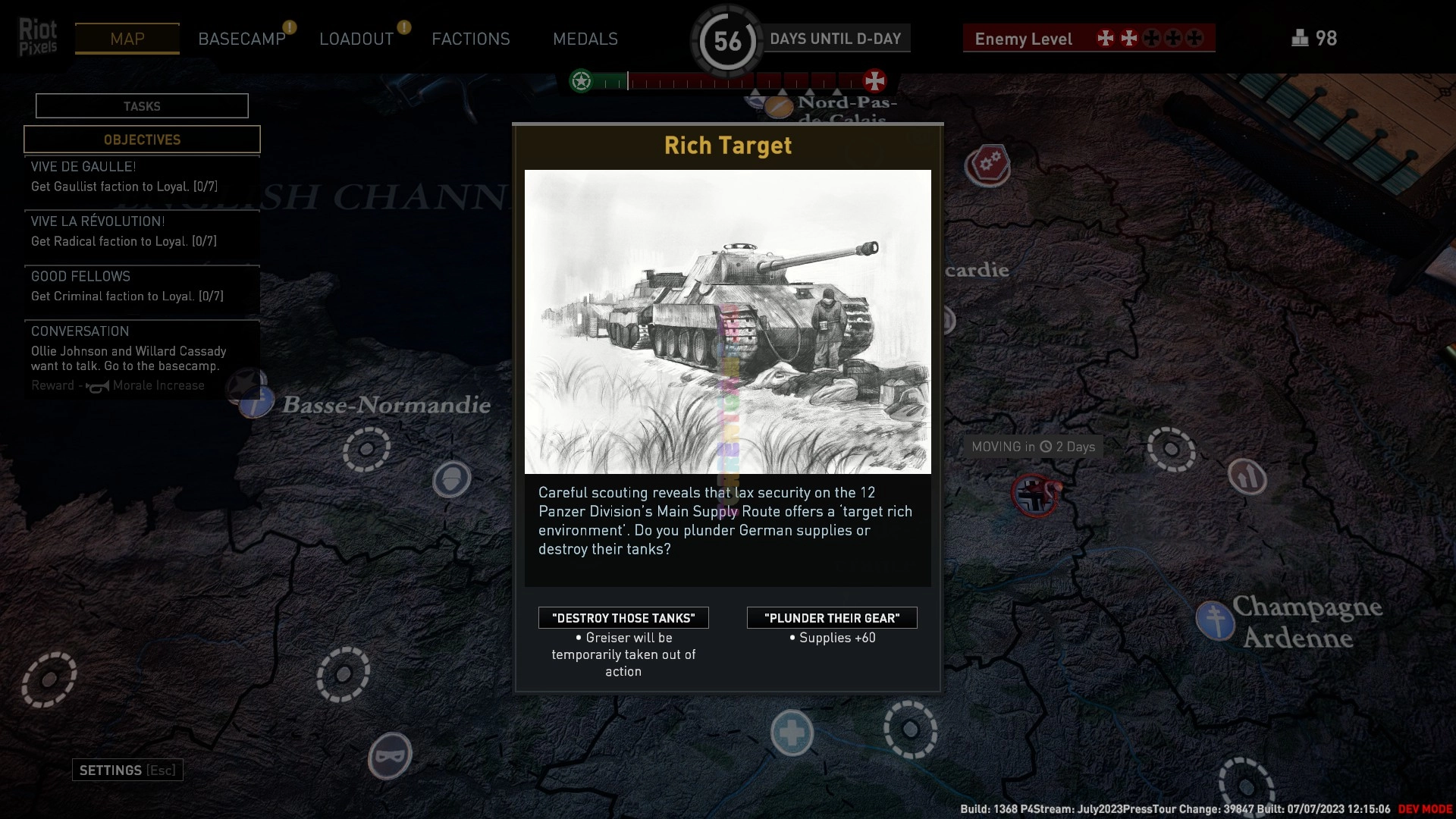Select the German cross enemy marker
The height and width of the screenshot is (819, 1456).
(x=1034, y=497)
